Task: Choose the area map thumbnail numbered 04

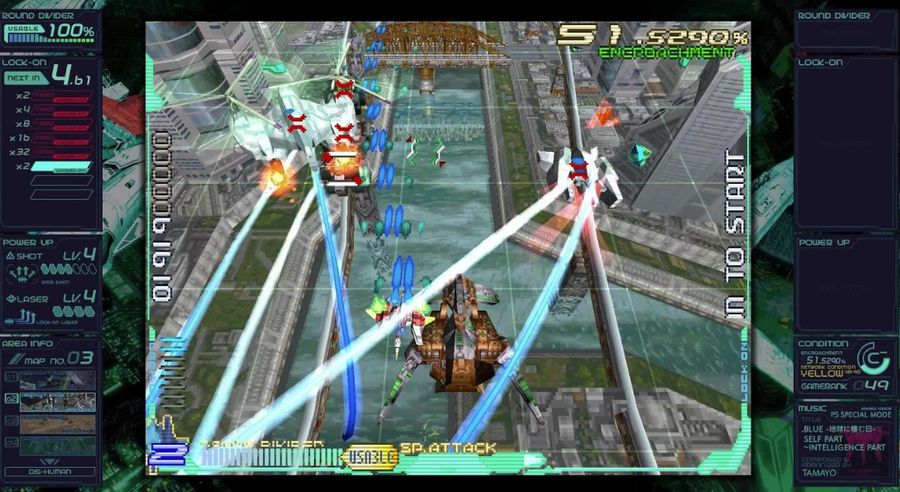Action: (x=57, y=444)
